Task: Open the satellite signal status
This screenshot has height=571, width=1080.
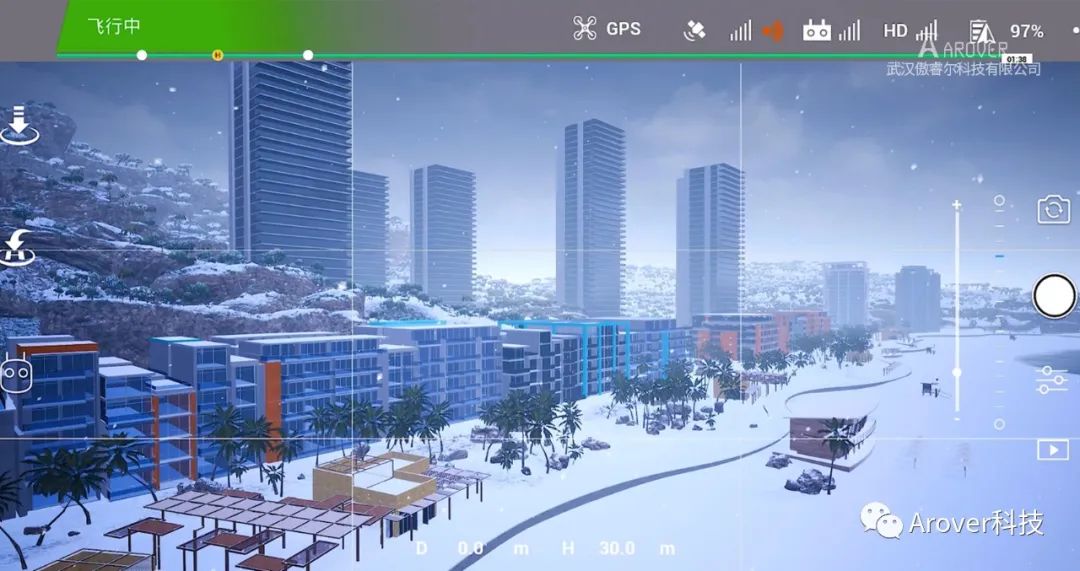Action: pos(695,30)
